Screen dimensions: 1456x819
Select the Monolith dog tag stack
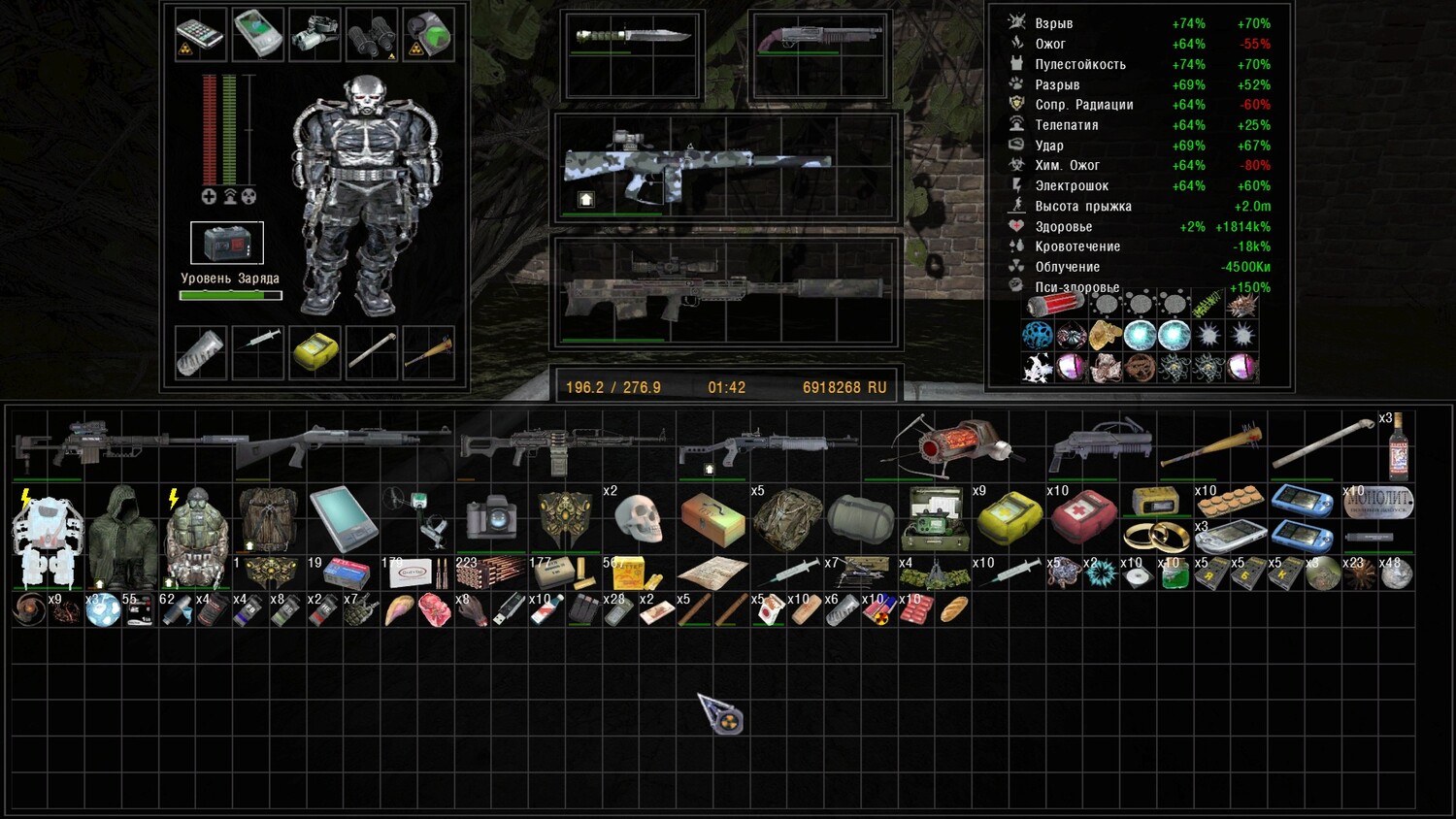(x=1379, y=502)
